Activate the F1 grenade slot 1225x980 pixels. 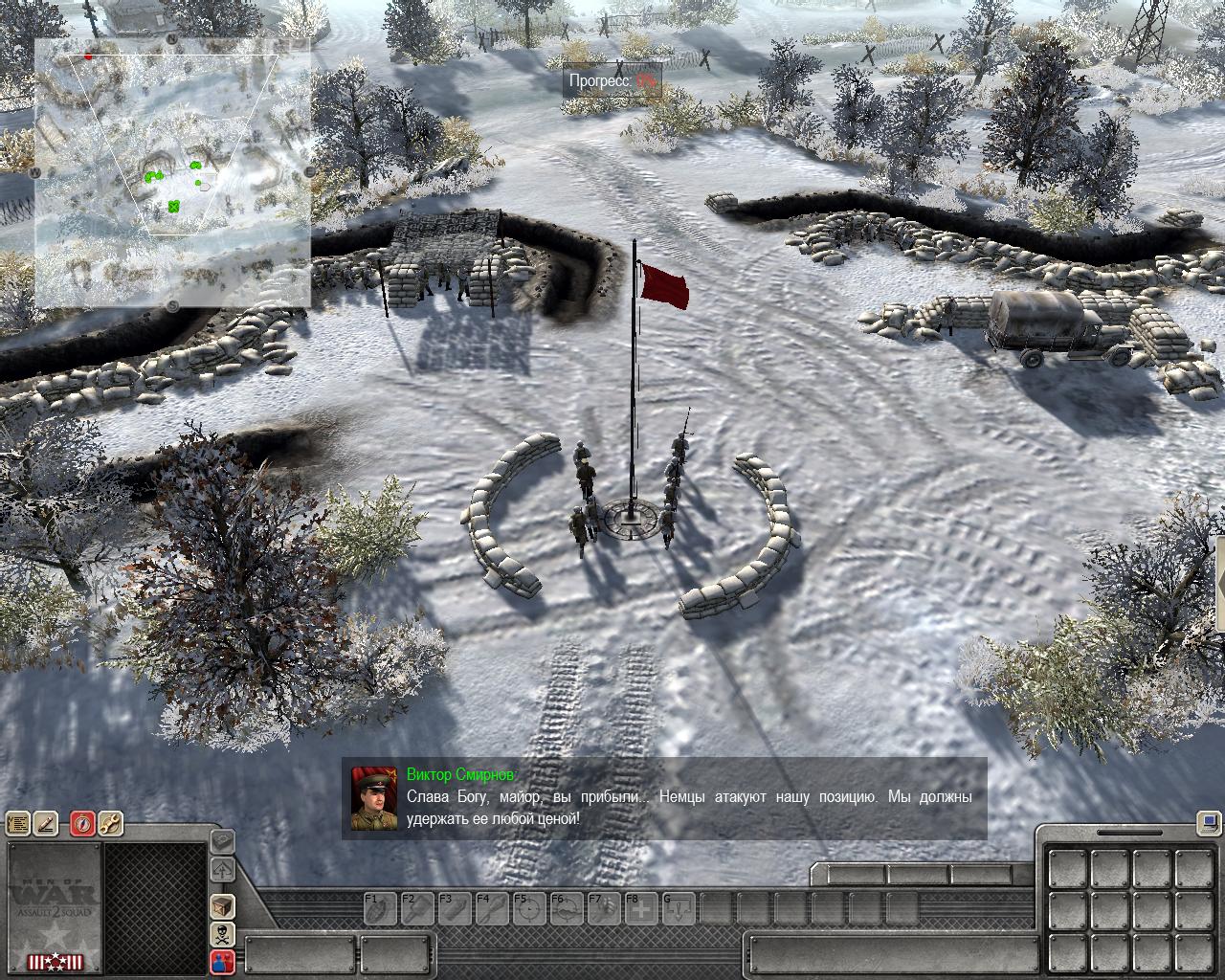pos(379,908)
